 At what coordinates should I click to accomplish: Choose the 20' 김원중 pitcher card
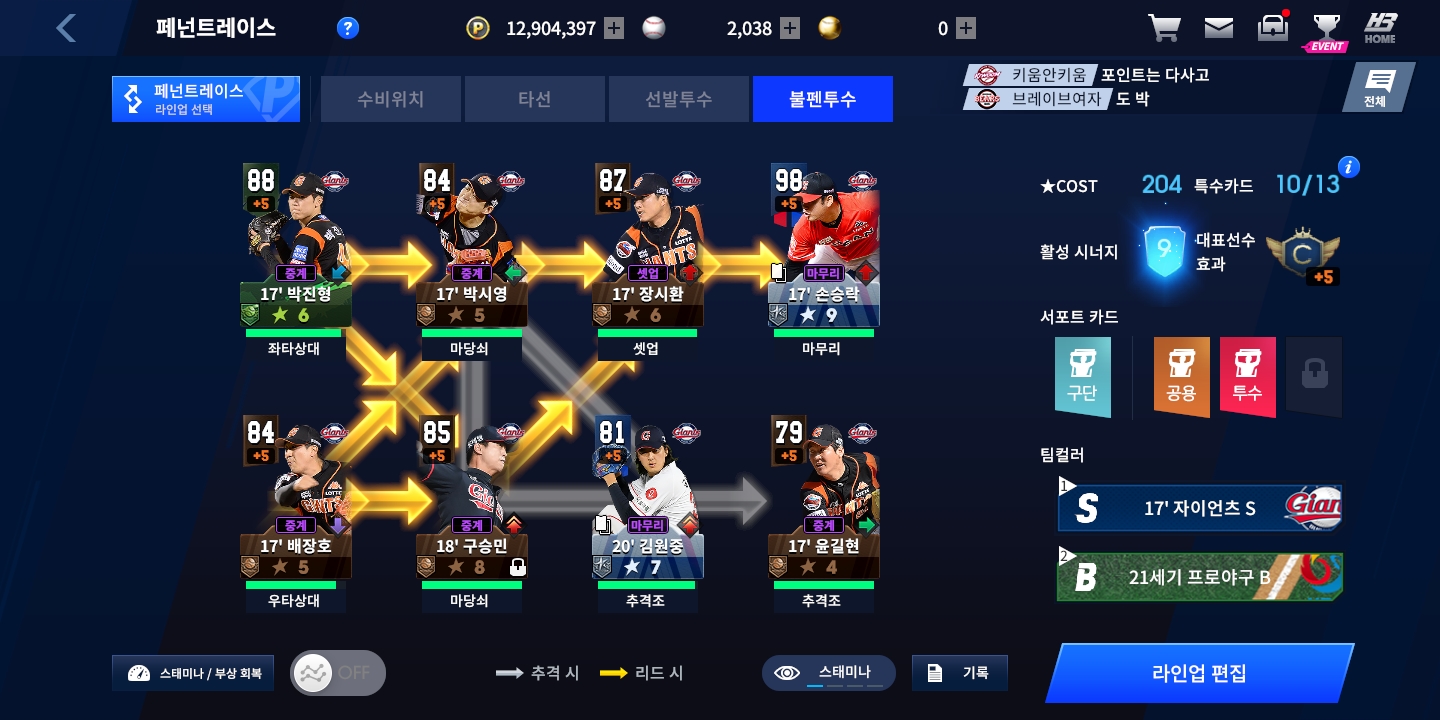tap(648, 498)
